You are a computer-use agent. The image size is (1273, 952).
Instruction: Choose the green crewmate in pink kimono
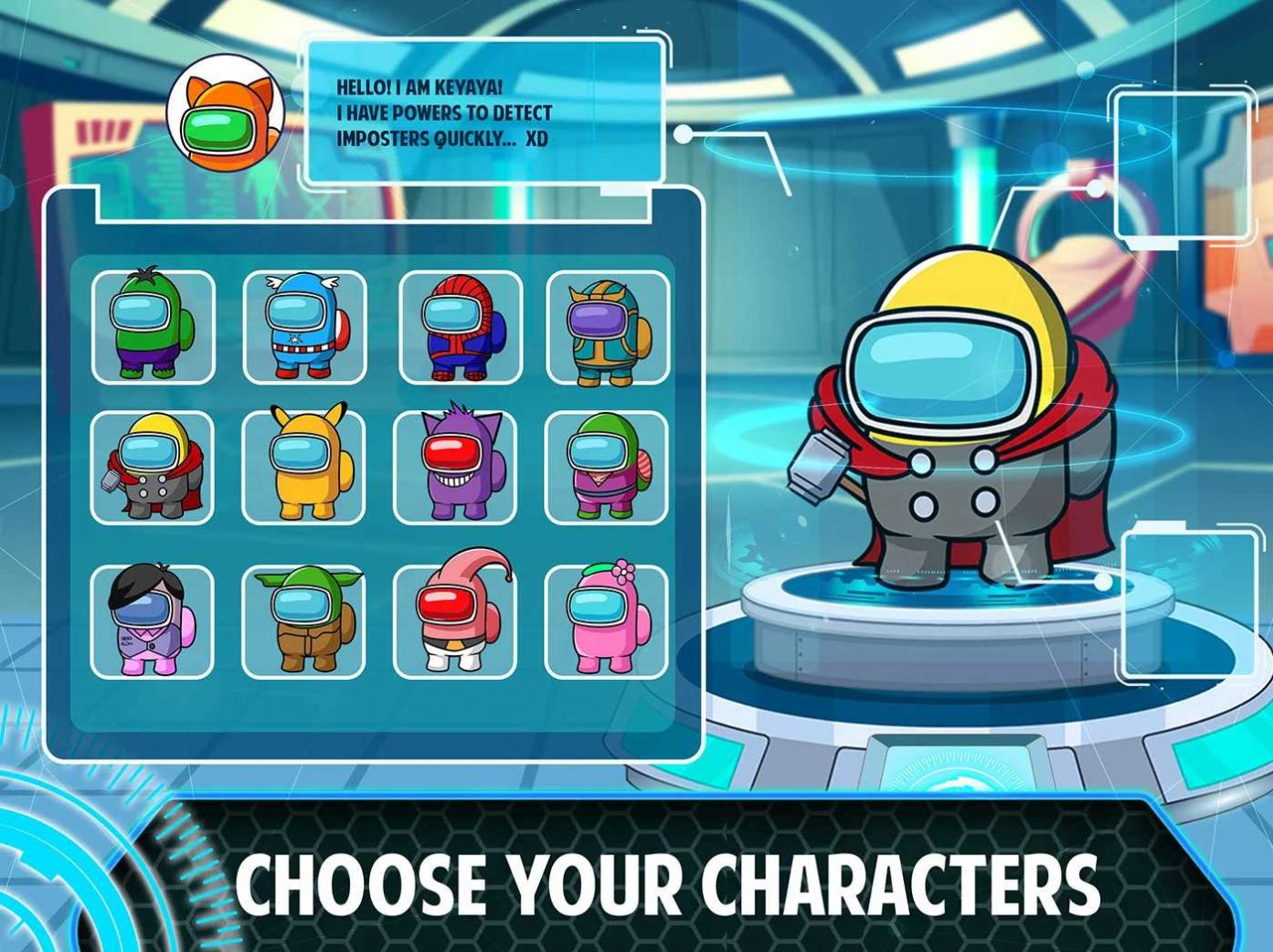coord(606,467)
